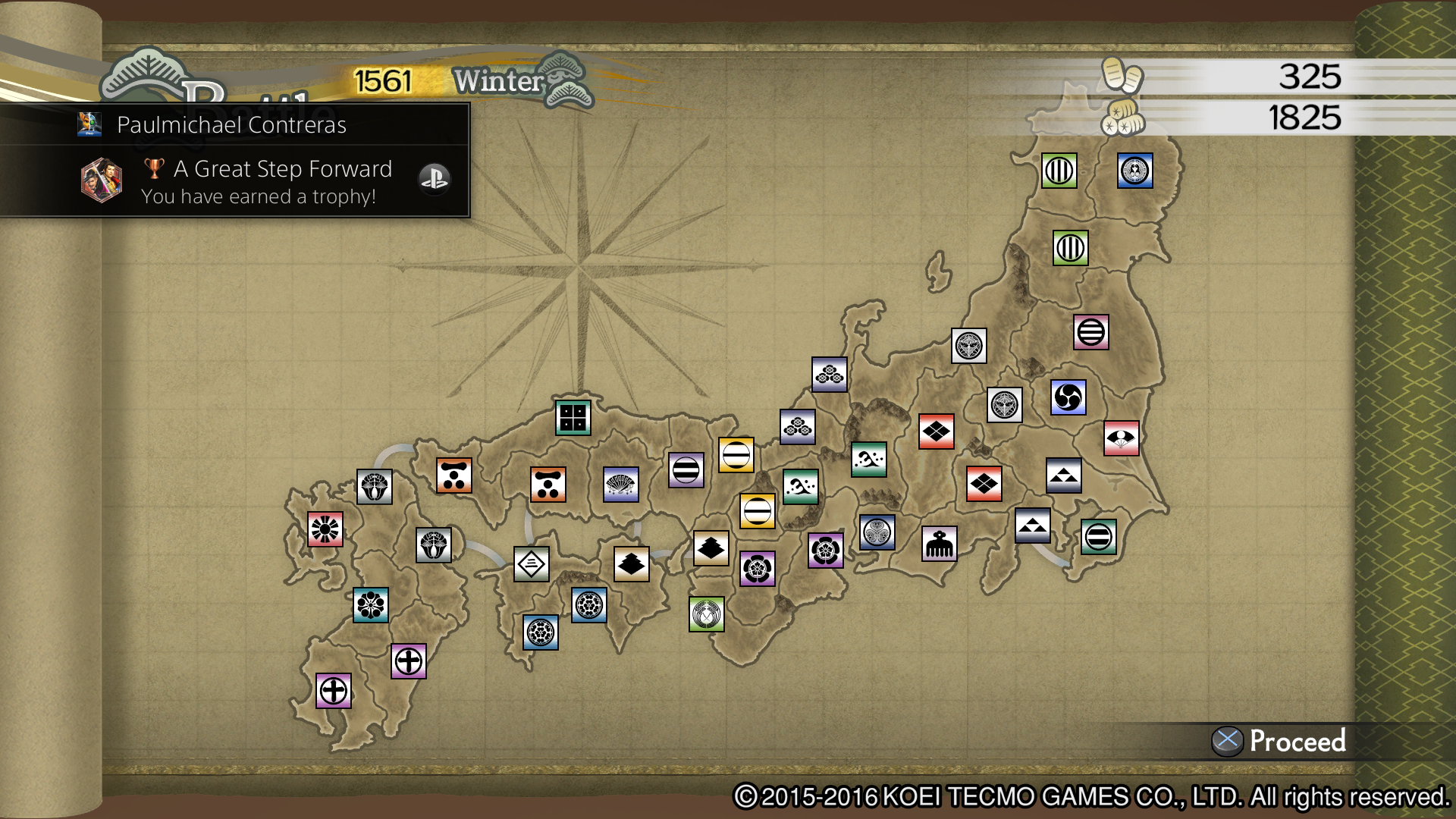
Task: Select the Shimazu cross crest in southern Kyushu
Action: (334, 691)
